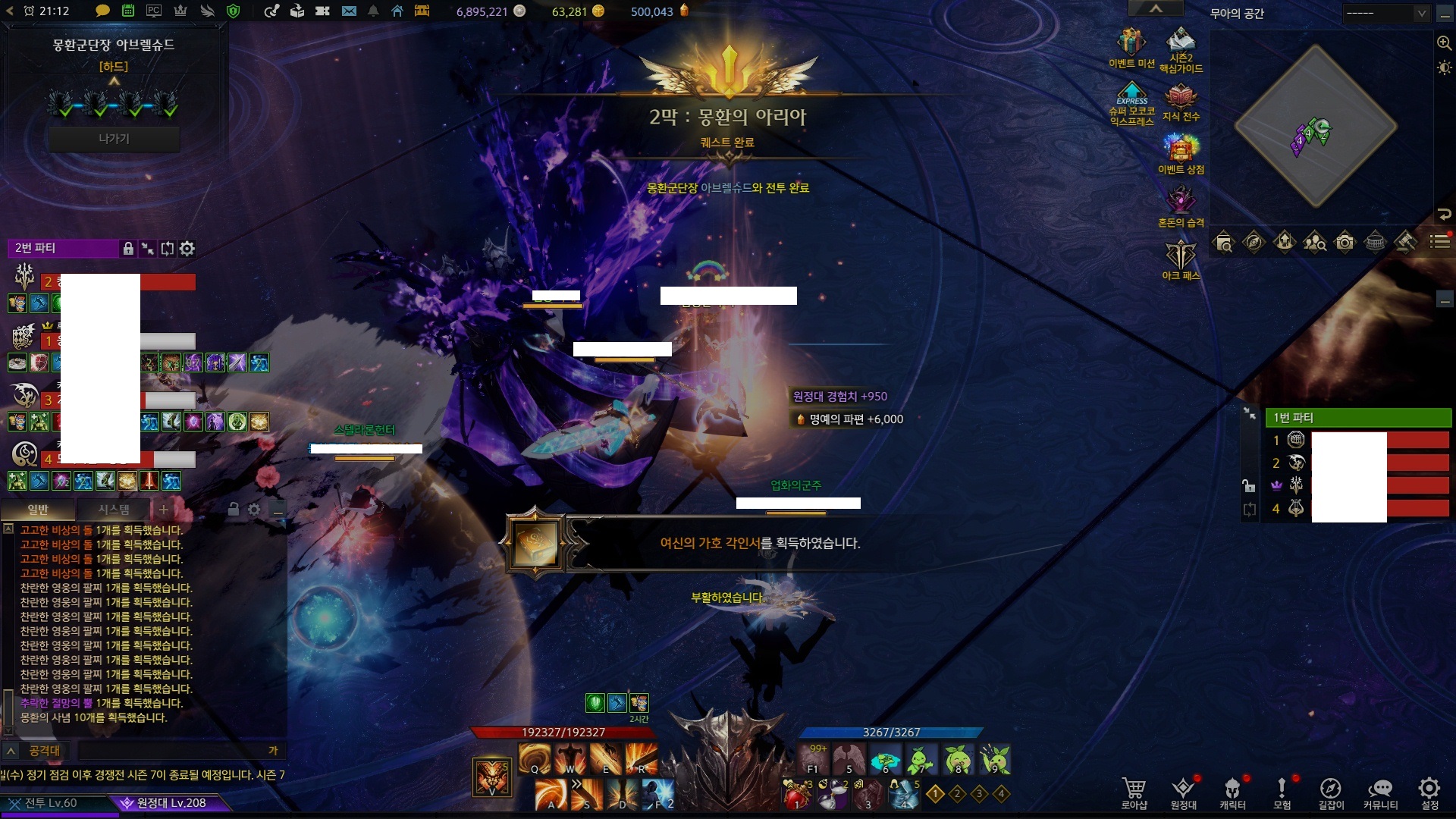Open the 길잡이 guide menu
1456x819 pixels.
pyautogui.click(x=1331, y=792)
